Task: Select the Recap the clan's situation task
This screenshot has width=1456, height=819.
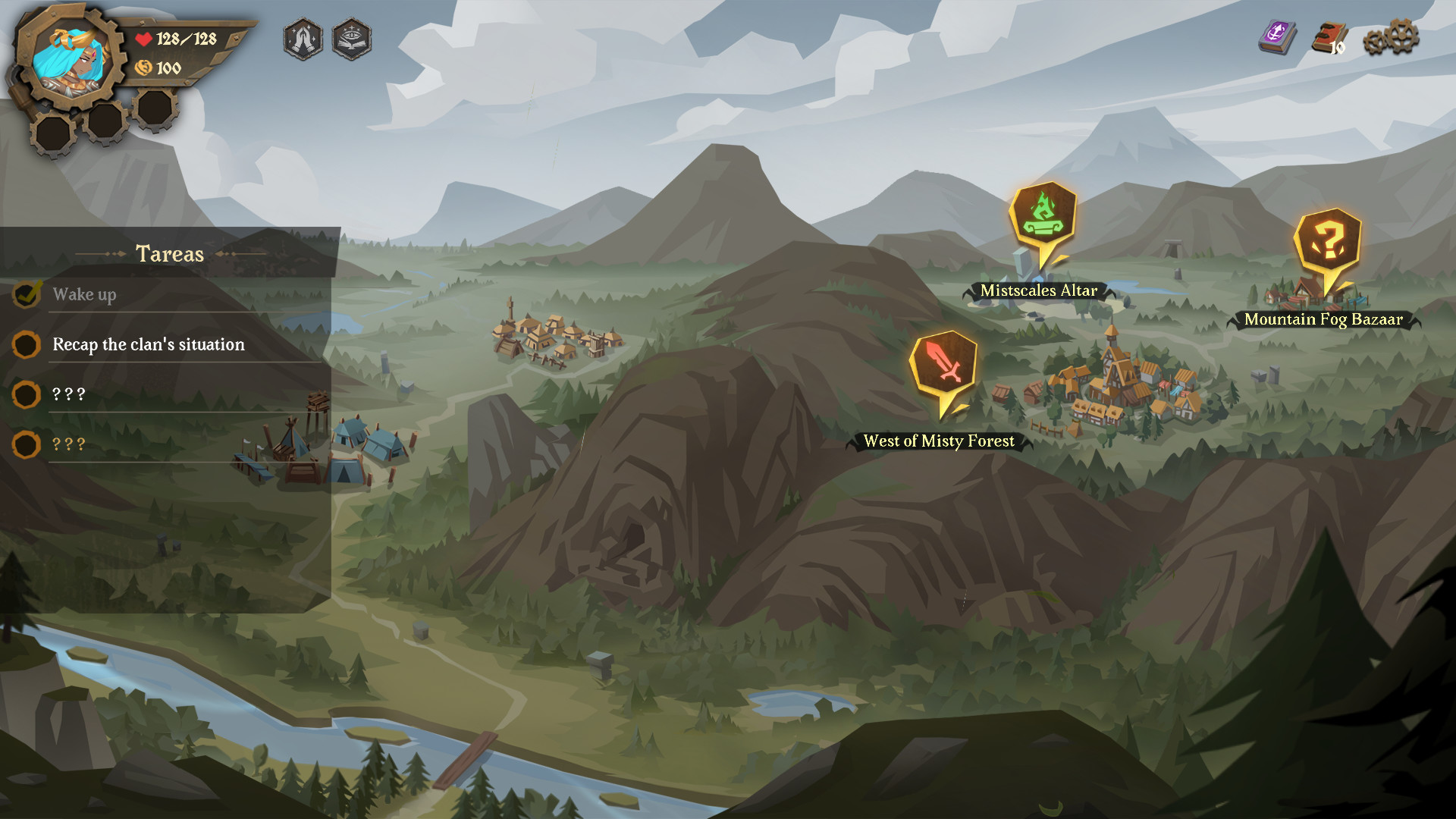Action: 149,344
